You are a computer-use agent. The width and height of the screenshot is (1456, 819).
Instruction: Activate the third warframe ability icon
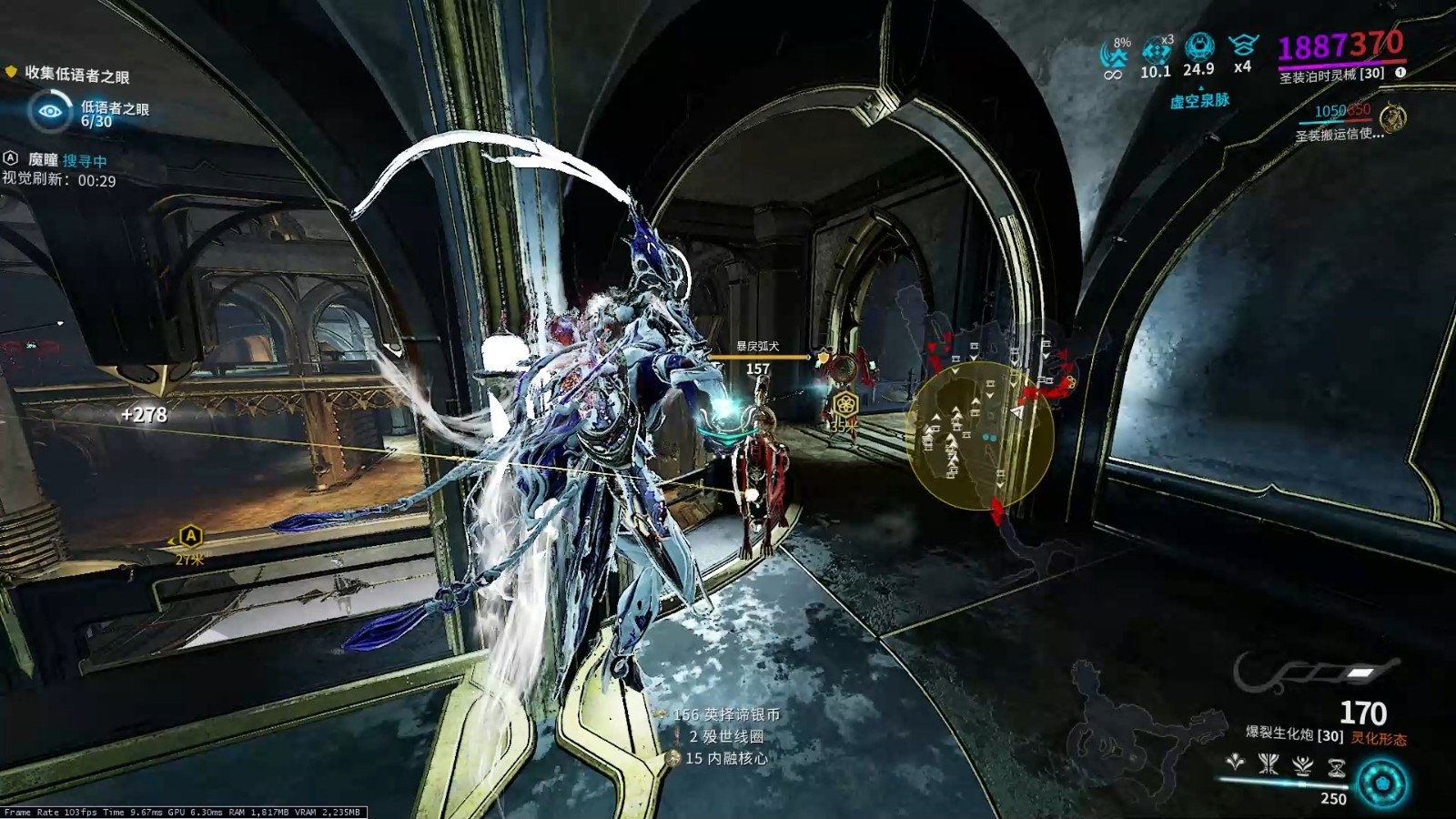tap(1302, 764)
